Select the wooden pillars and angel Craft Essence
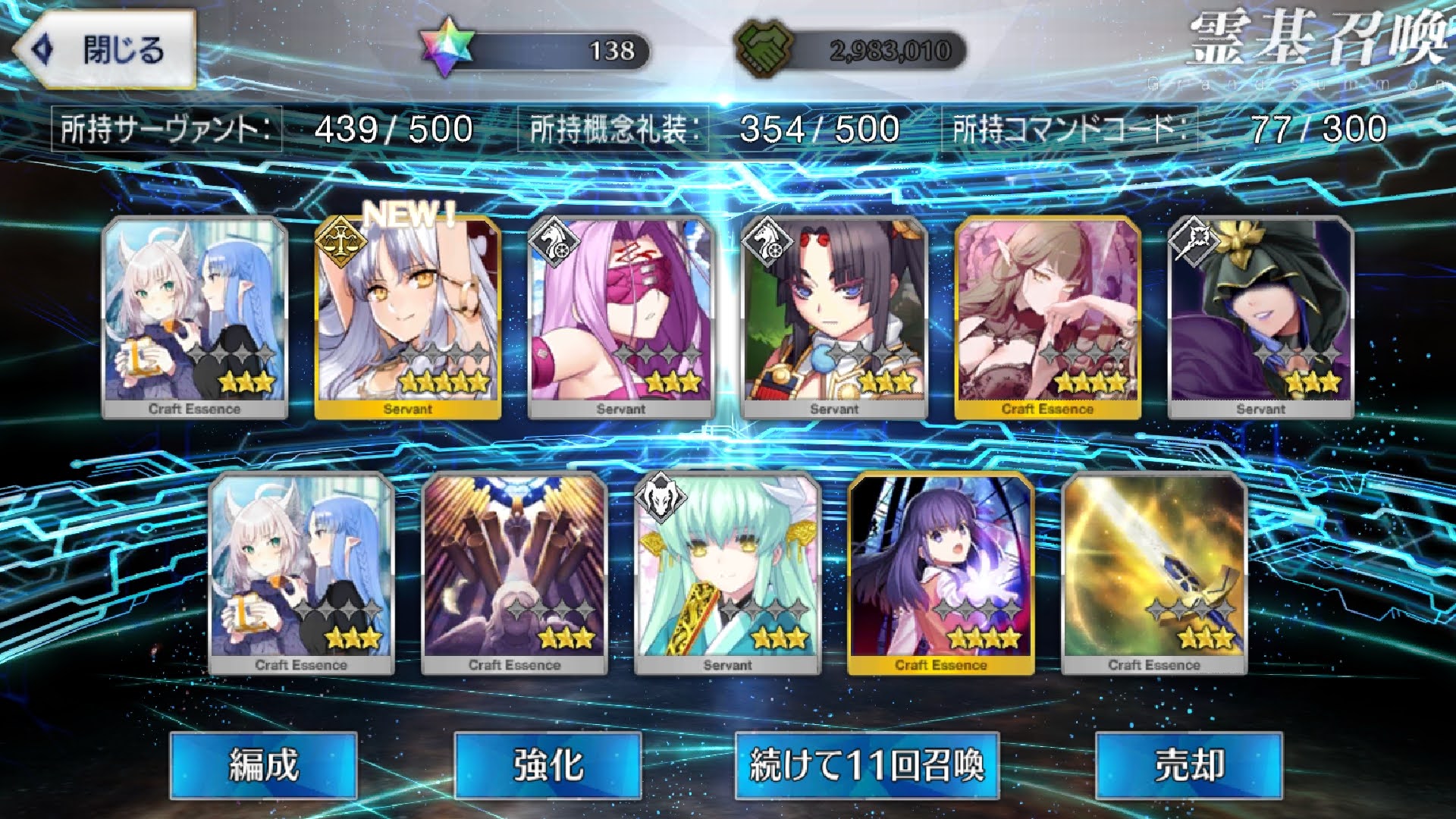The image size is (1456, 819). (x=514, y=573)
